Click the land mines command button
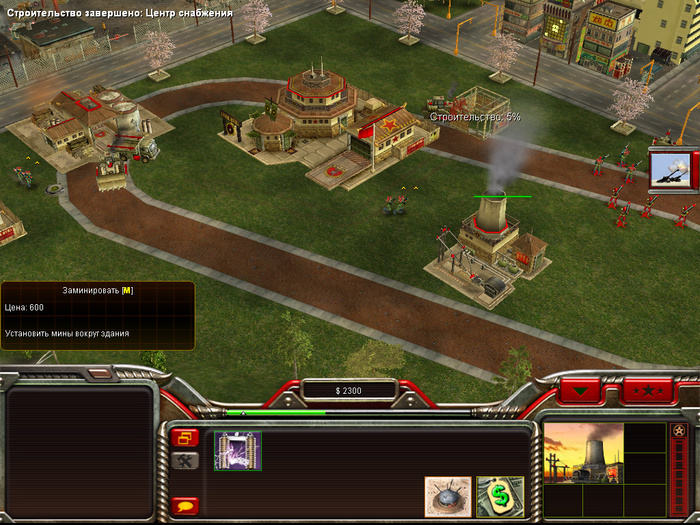This screenshot has width=700, height=525. [447, 496]
